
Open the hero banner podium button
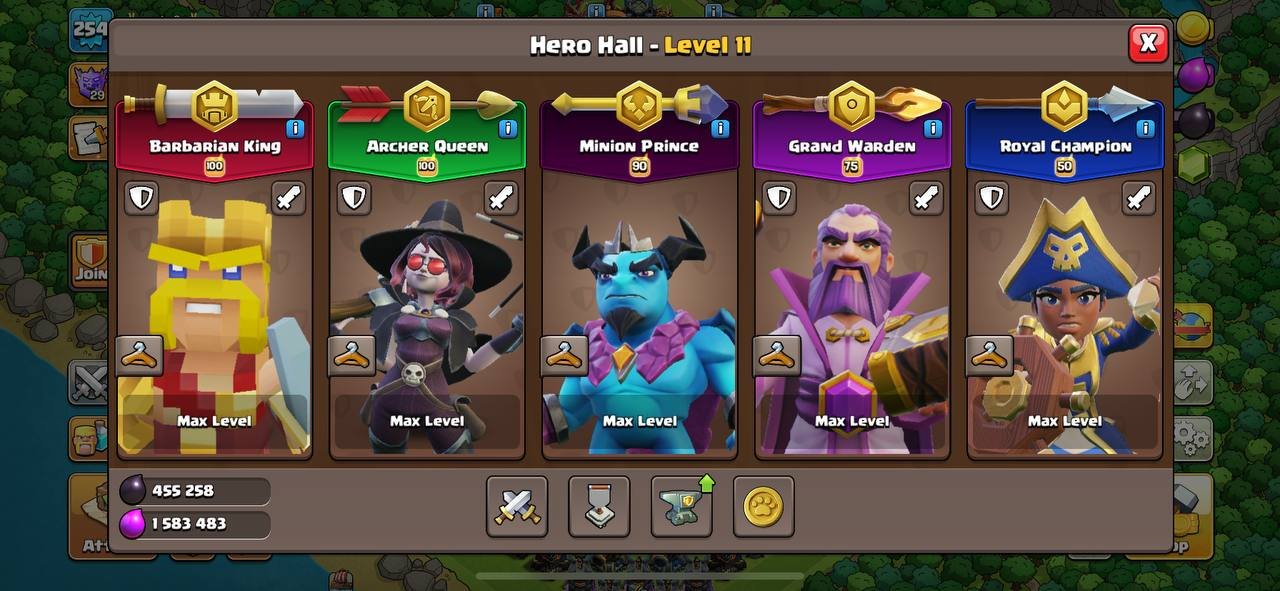(x=599, y=506)
